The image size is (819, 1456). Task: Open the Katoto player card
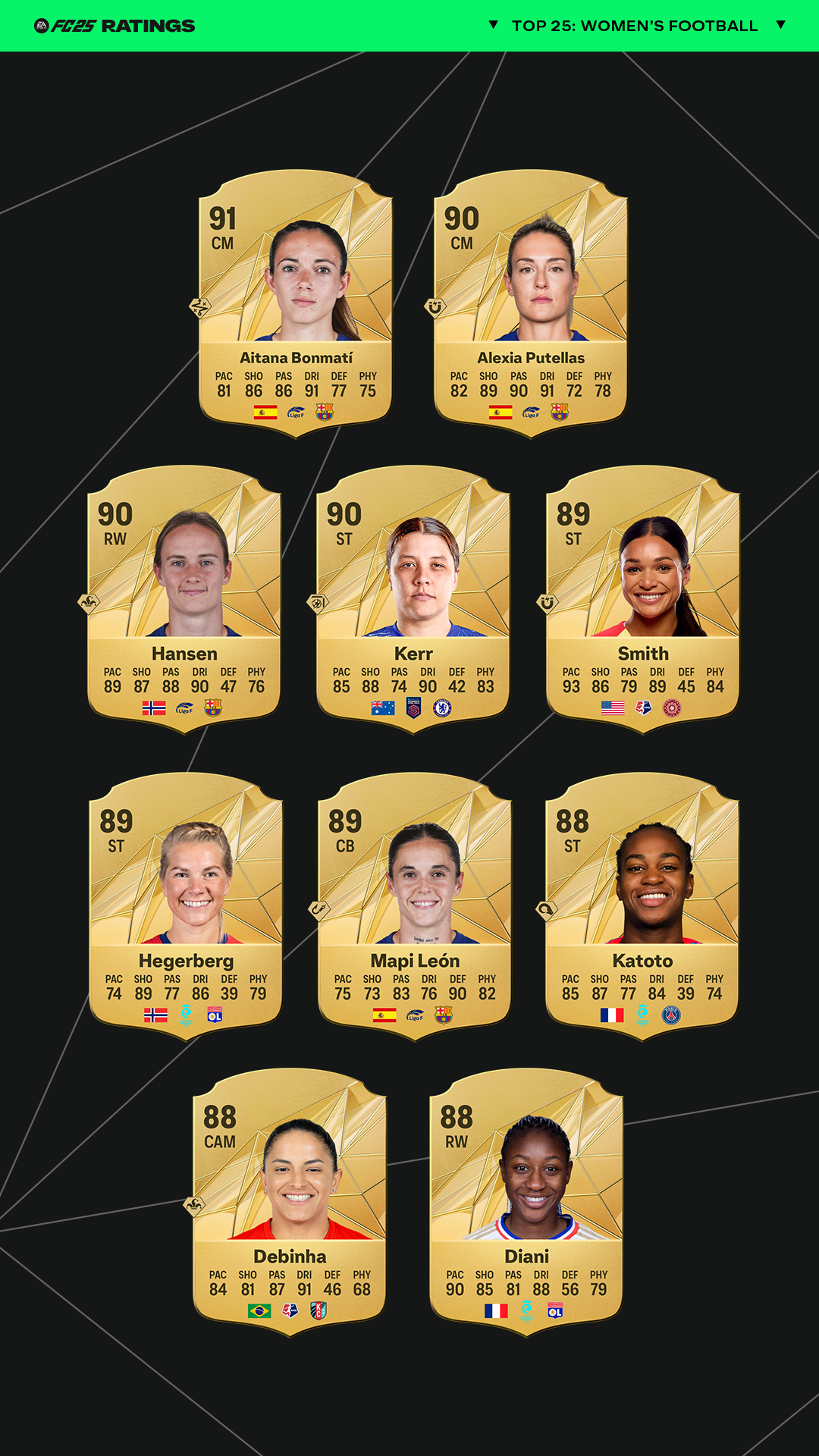tap(642, 906)
